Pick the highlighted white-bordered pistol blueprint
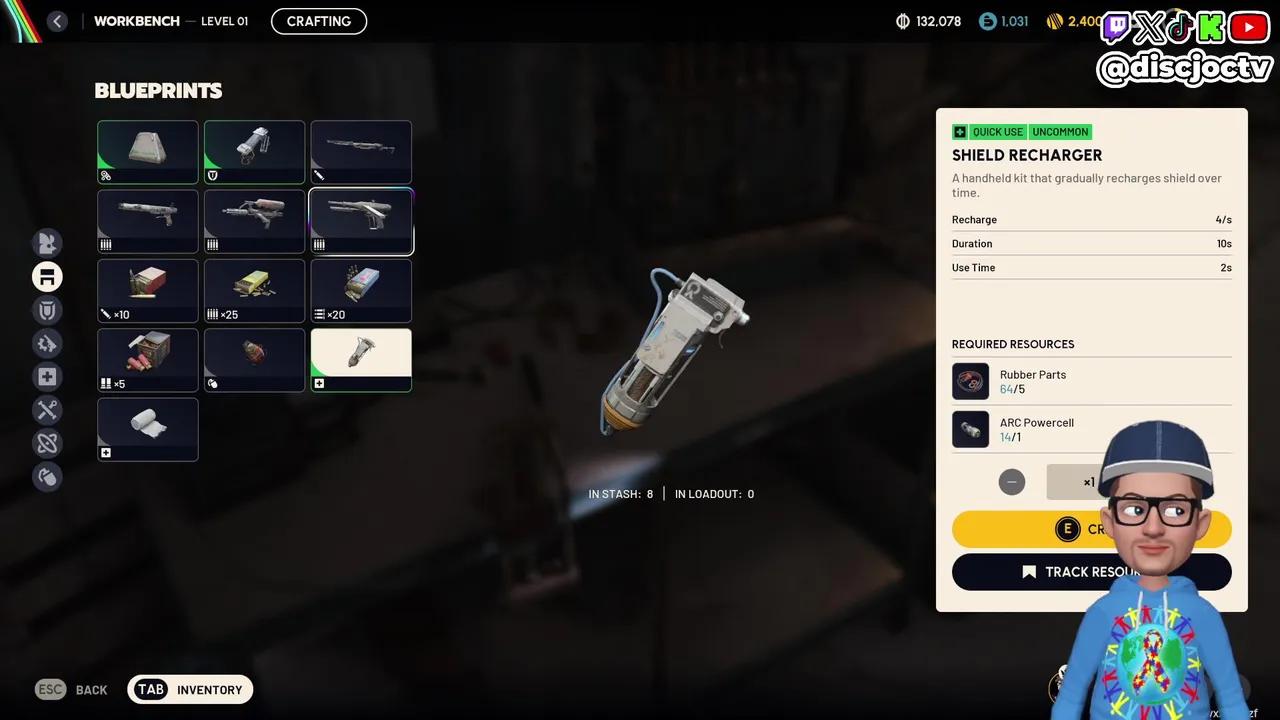The width and height of the screenshot is (1280, 720). pyautogui.click(x=361, y=221)
